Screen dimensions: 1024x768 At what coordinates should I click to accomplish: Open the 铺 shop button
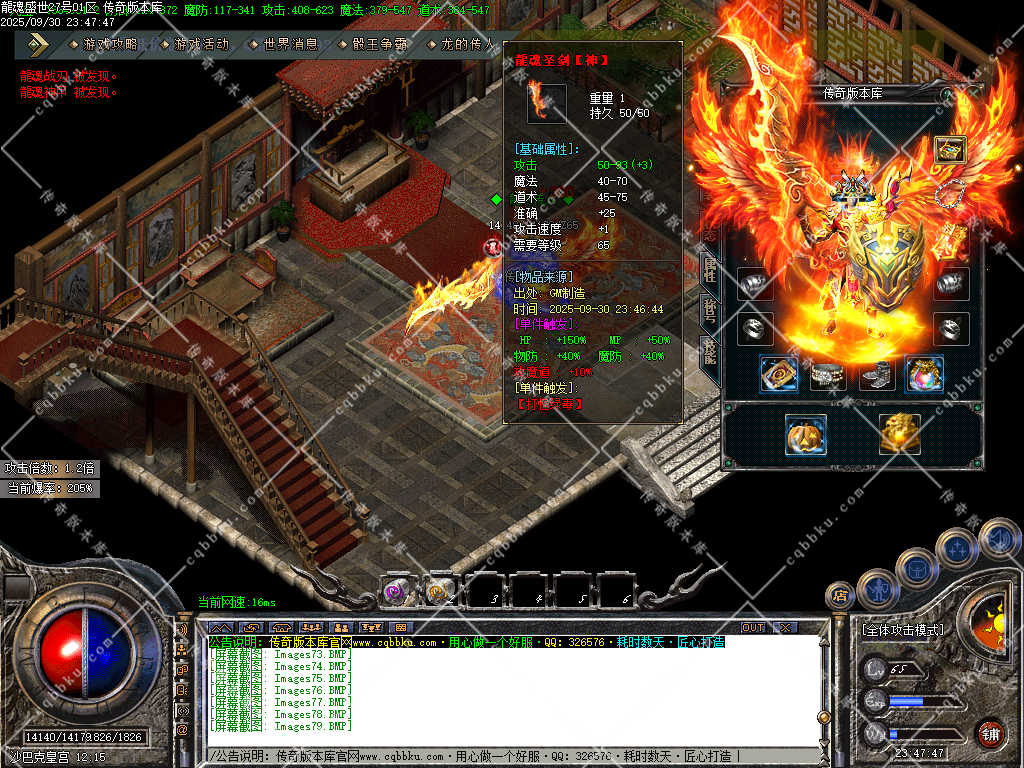pos(990,732)
